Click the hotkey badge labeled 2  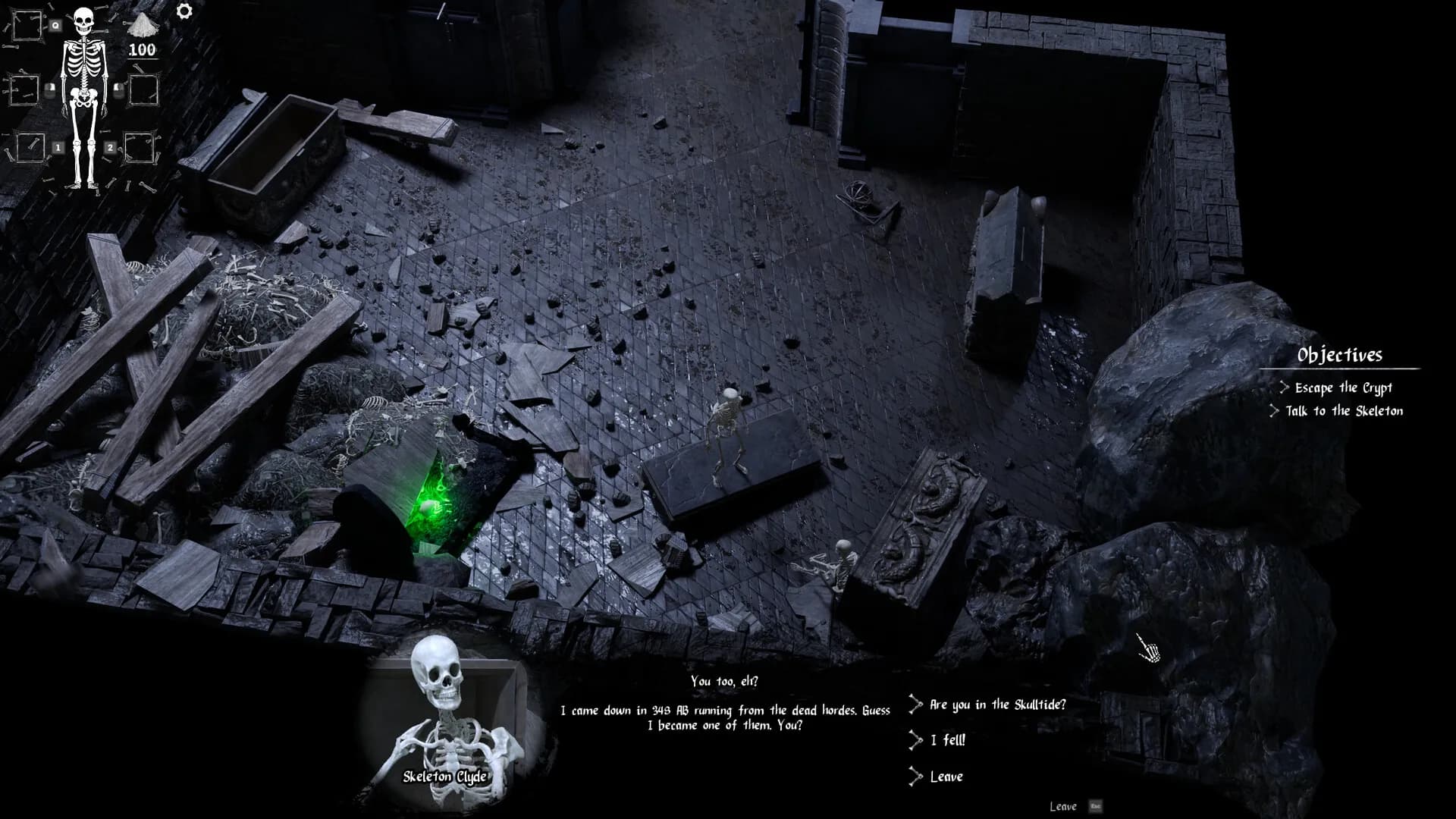[x=111, y=147]
